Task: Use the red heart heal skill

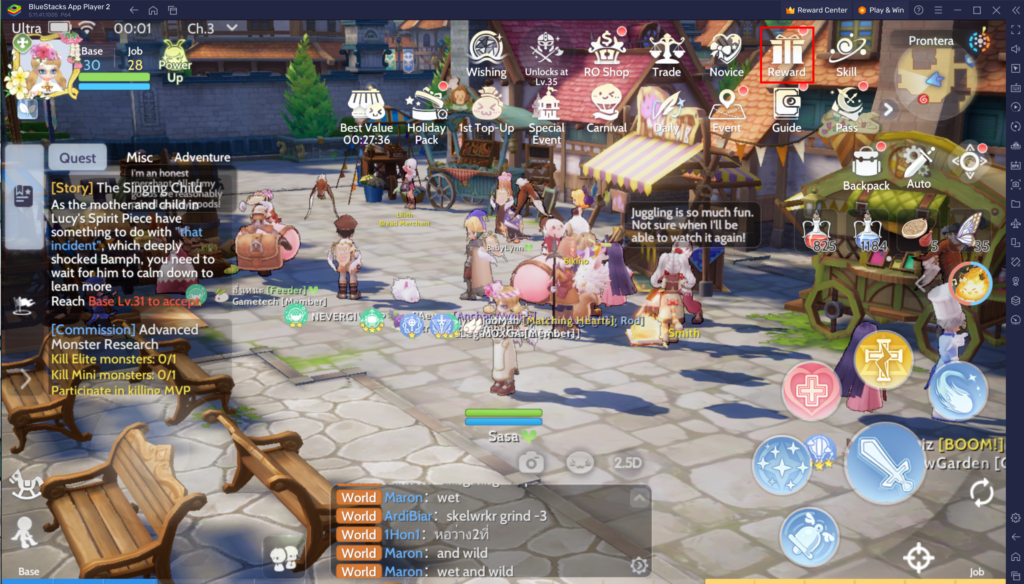Action: tap(811, 390)
